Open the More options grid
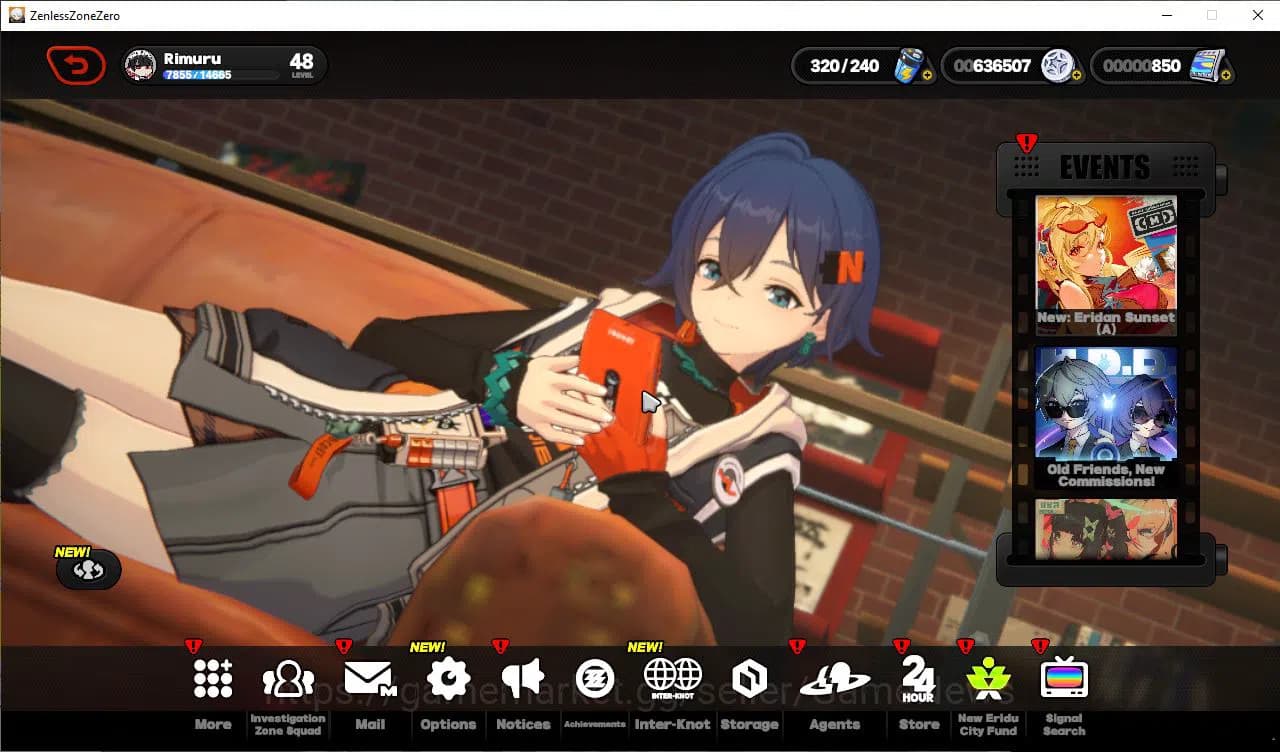The height and width of the screenshot is (752, 1280). 212,678
